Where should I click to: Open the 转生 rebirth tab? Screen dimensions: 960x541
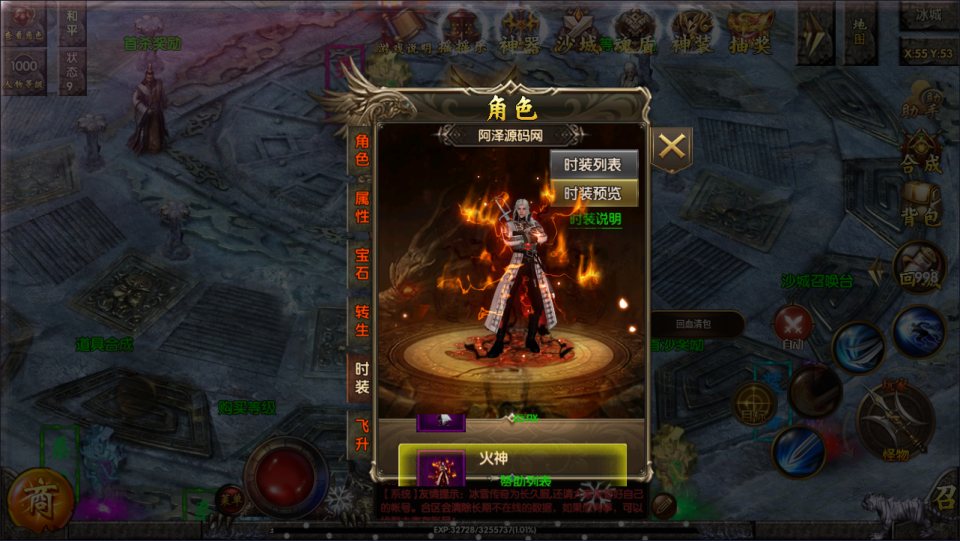361,322
